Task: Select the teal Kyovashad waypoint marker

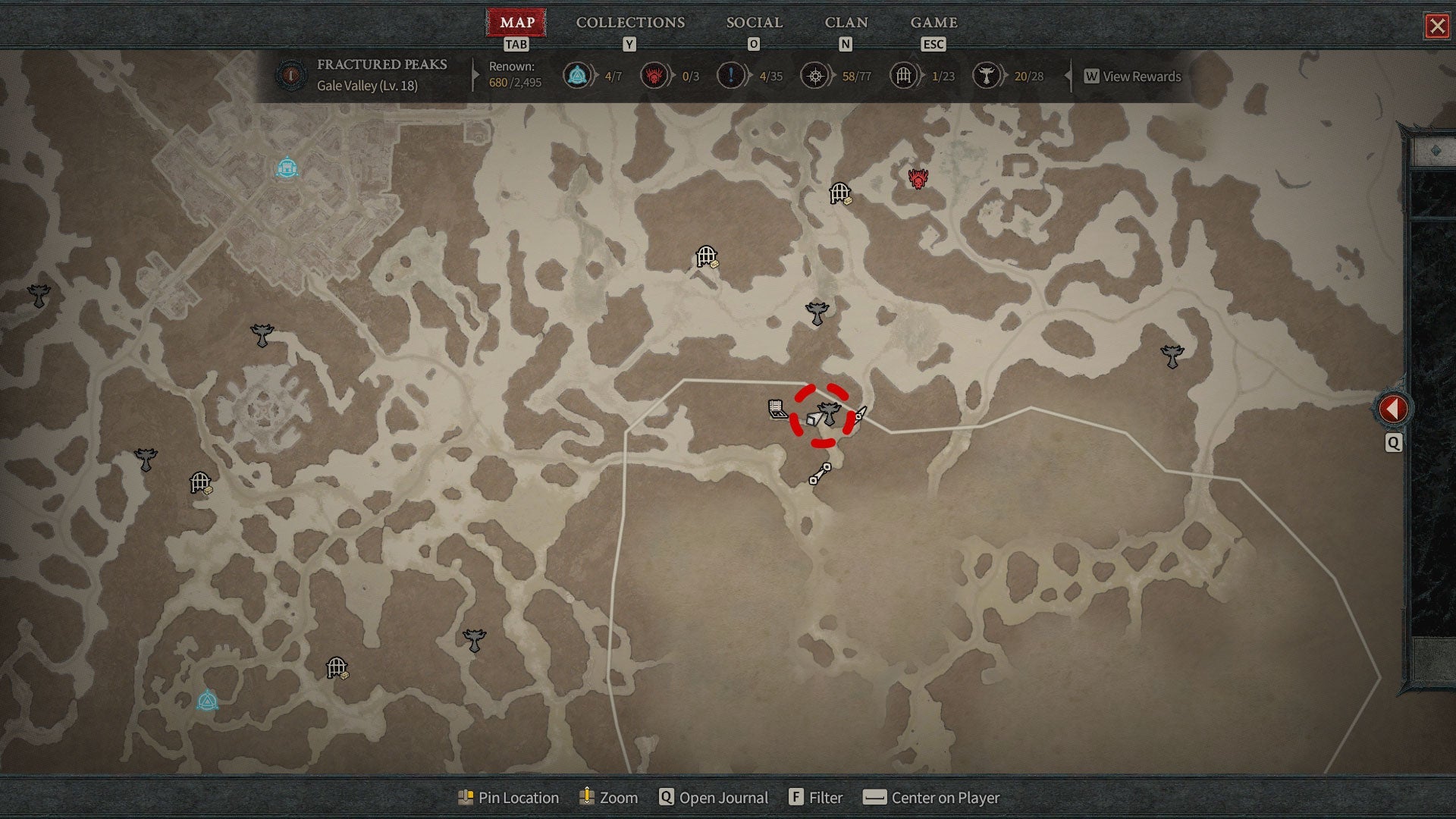Action: pos(287,168)
